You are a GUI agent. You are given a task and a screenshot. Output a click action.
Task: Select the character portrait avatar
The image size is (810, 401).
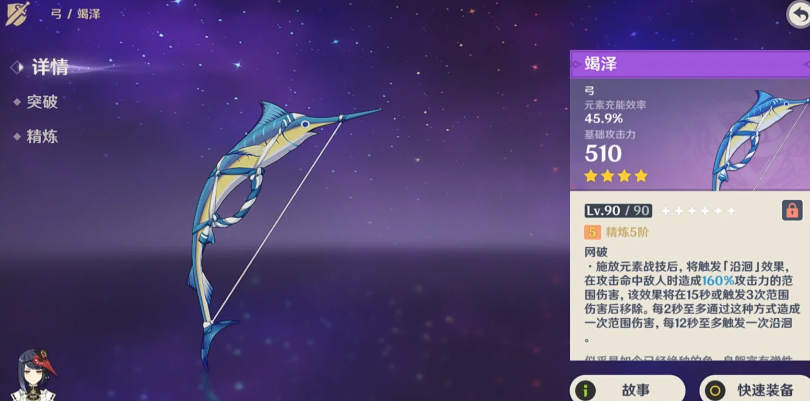(x=35, y=375)
